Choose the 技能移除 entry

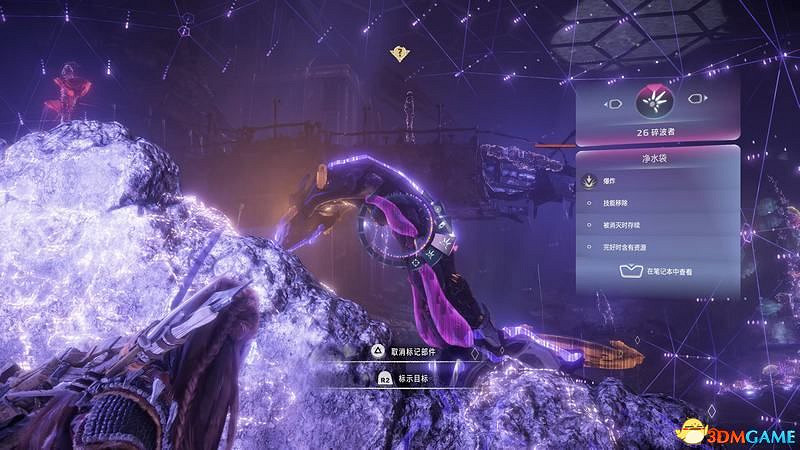click(x=617, y=205)
